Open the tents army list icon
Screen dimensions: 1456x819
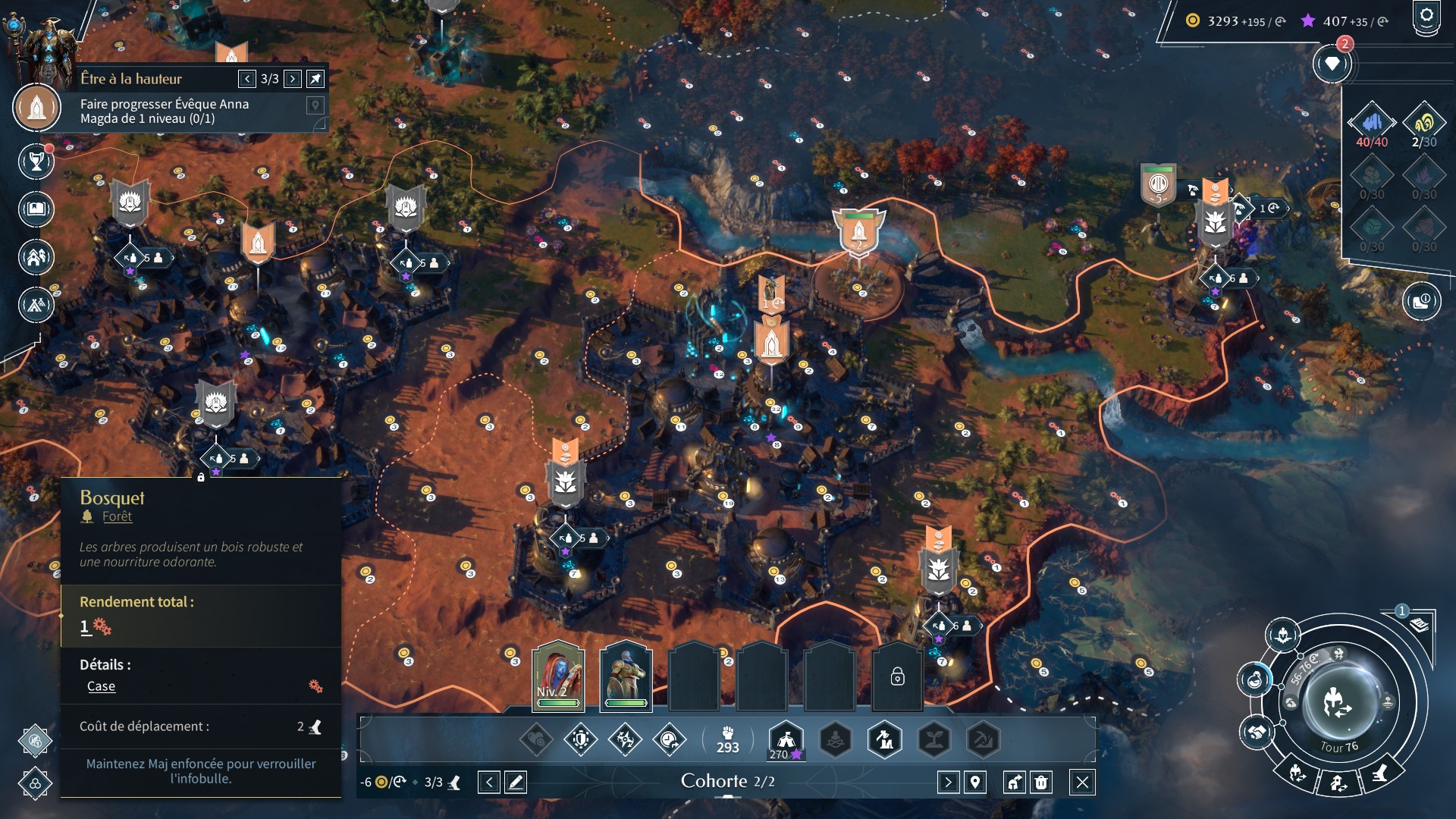tap(36, 305)
